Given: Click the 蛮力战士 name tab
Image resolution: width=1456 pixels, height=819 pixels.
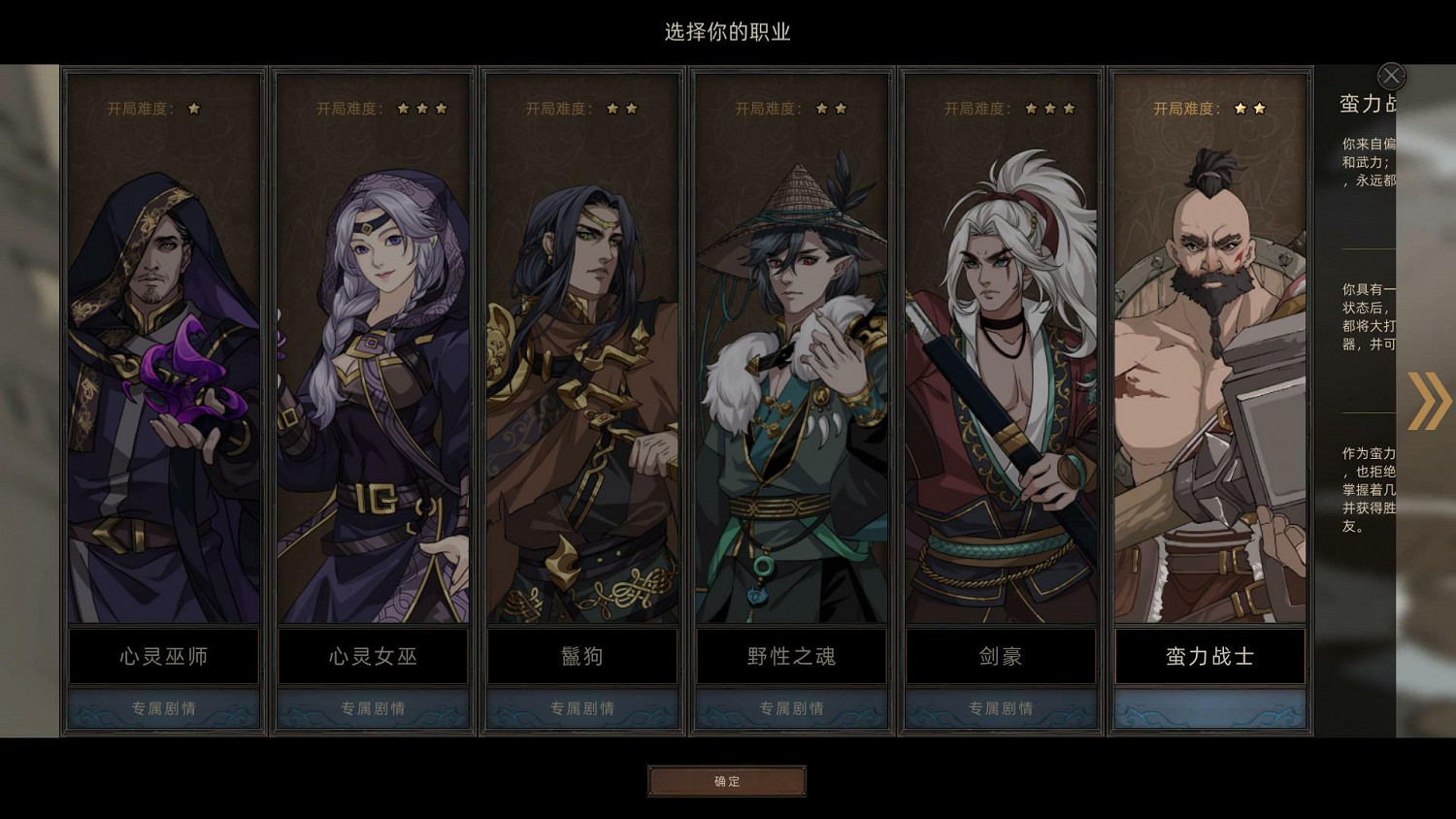Looking at the screenshot, I should point(1208,656).
